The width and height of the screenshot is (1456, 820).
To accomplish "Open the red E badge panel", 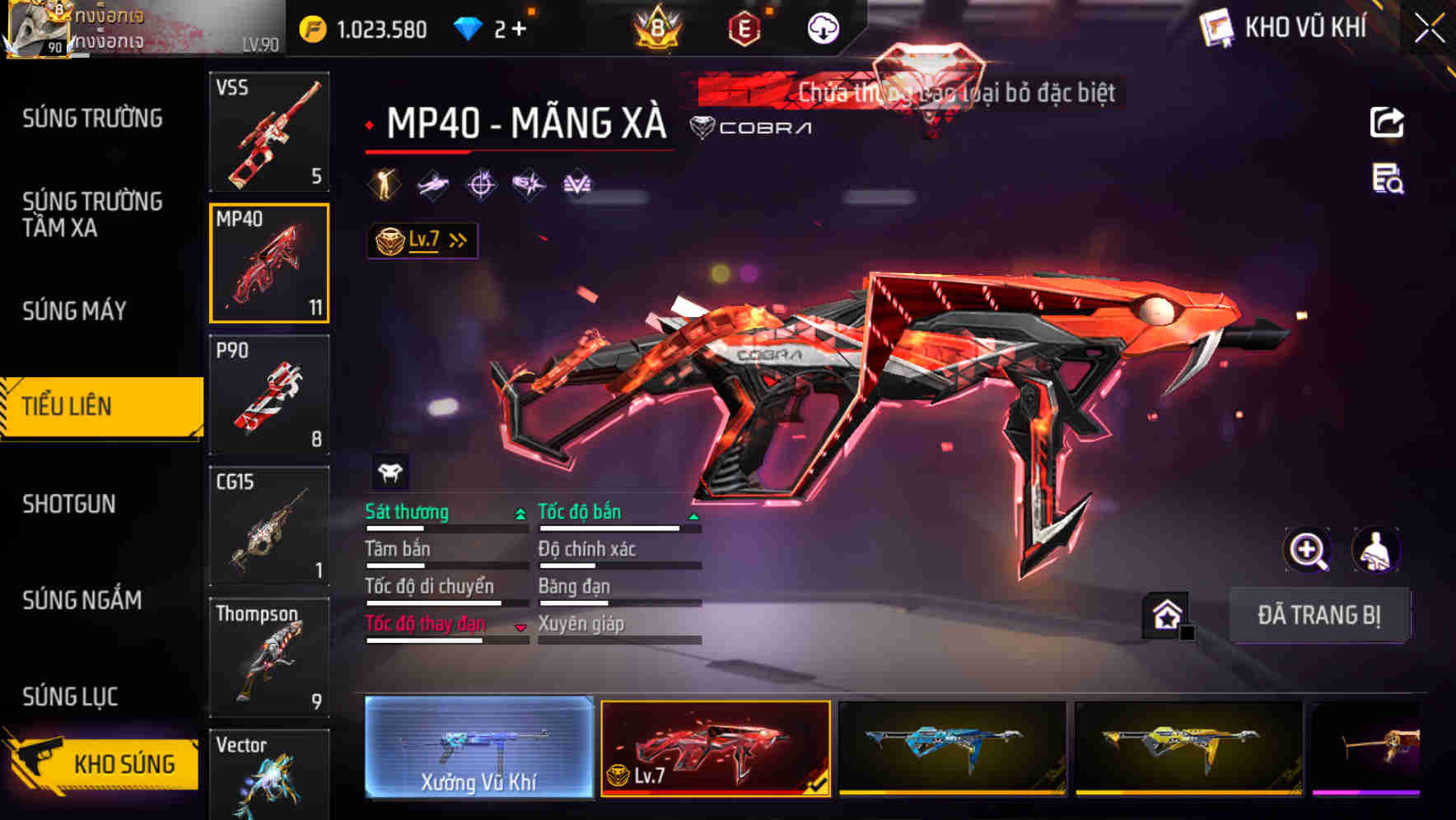I will pyautogui.click(x=744, y=27).
